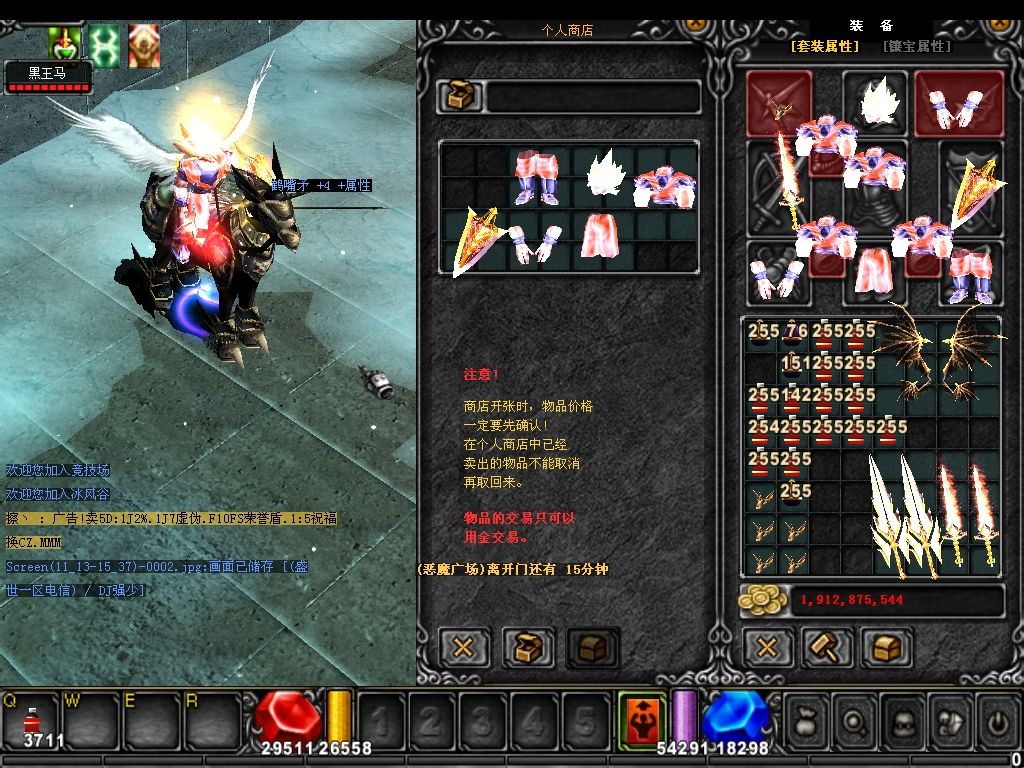Open the 镶宝属性 tab
The image size is (1024, 768).
click(x=916, y=47)
